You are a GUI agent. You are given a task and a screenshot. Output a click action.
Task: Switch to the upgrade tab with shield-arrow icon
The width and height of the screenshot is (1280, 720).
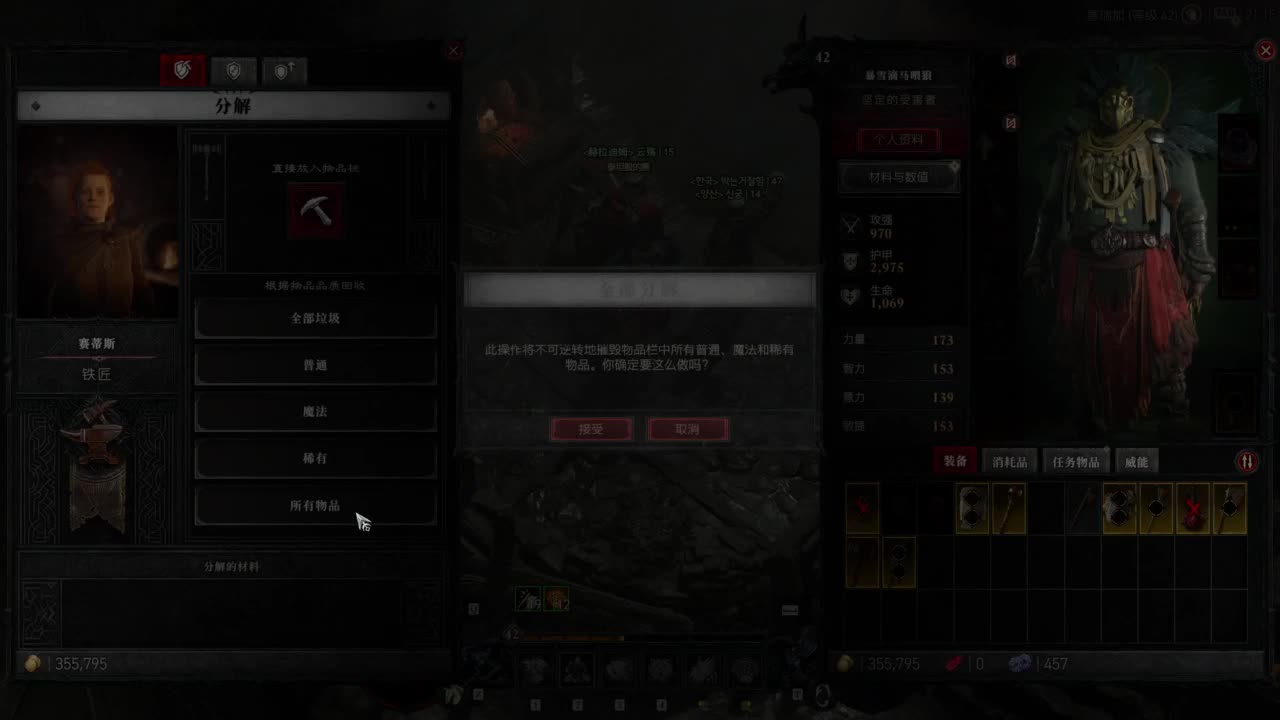tap(284, 70)
